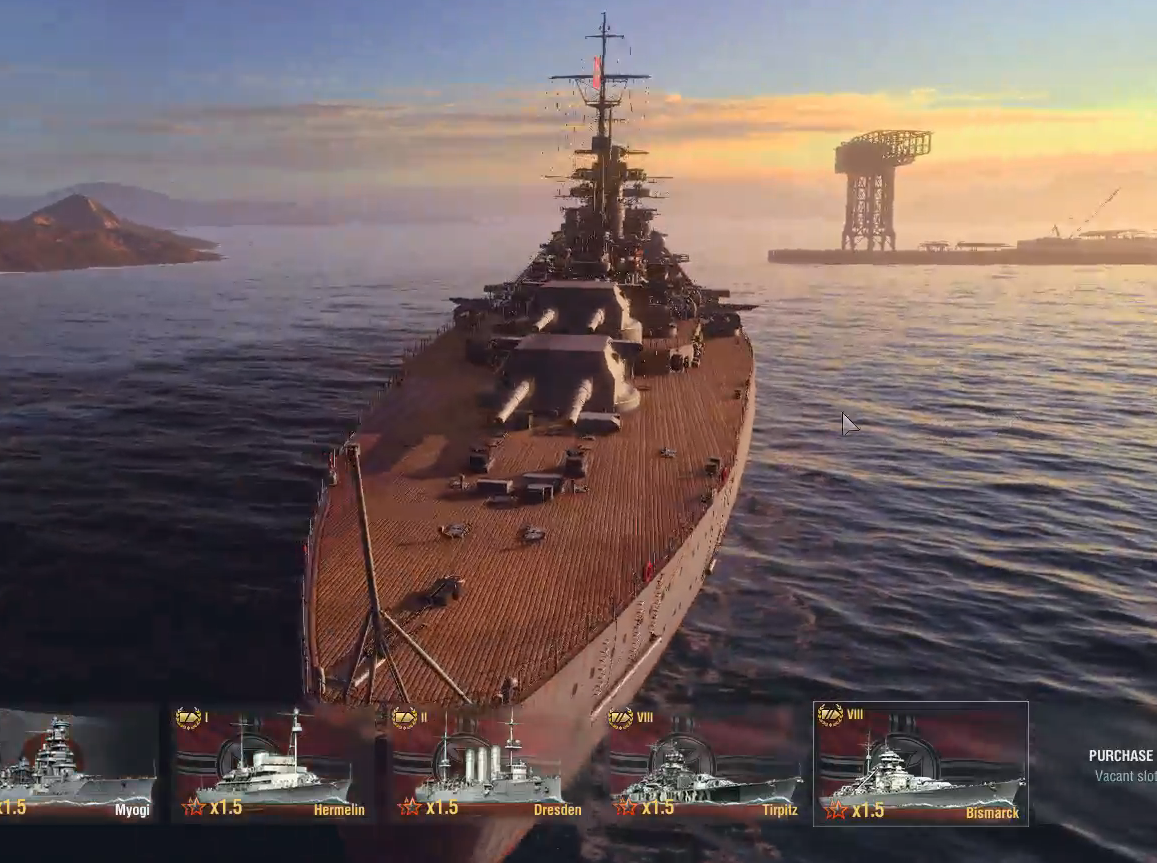The image size is (1157, 863).
Task: Choose the Hermelin ship in carousel
Action: pyautogui.click(x=272, y=764)
